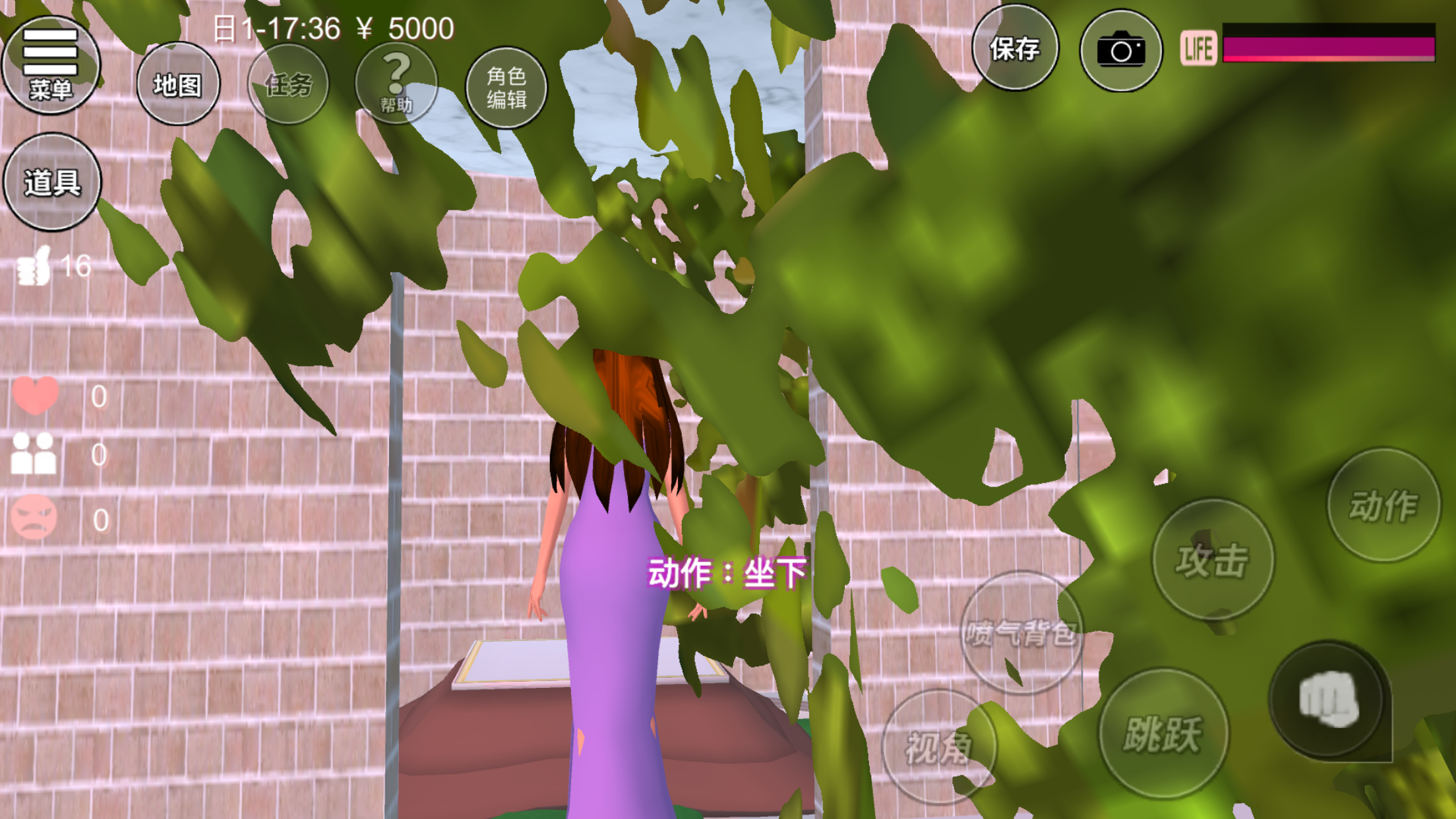The height and width of the screenshot is (819, 1456).
Task: Show the 任务 missions list
Action: 288,84
